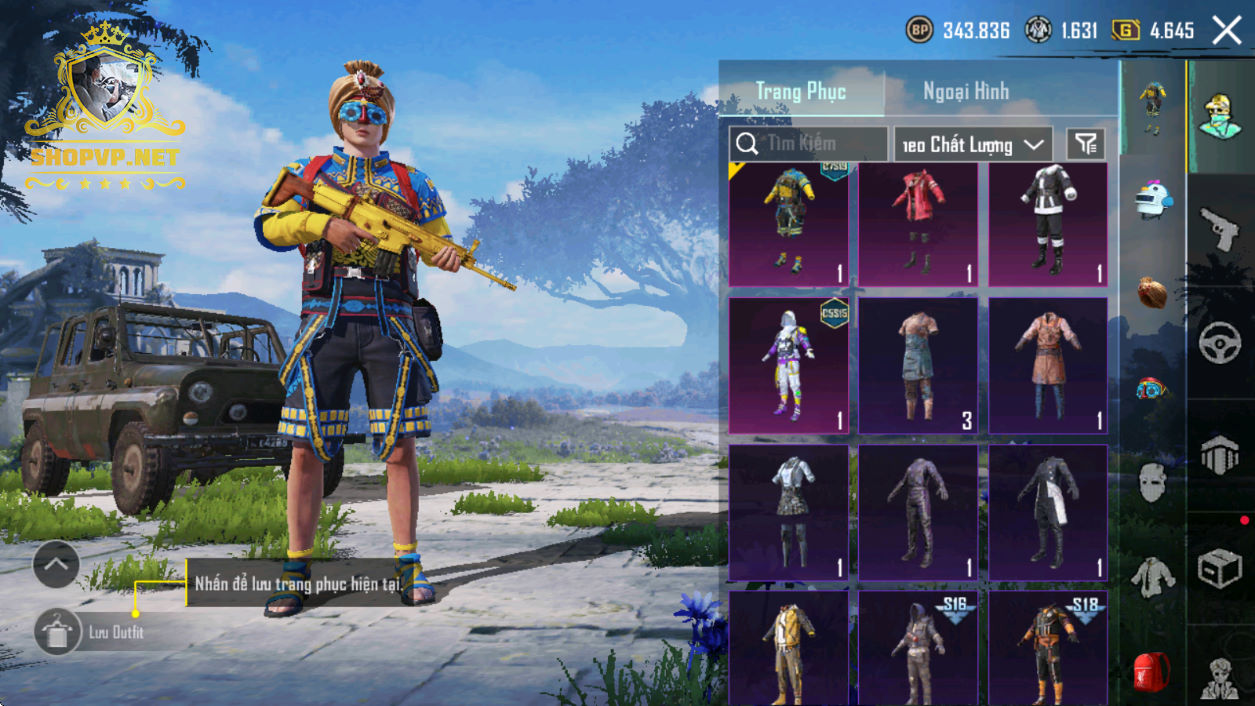Close the inventory with the X button

(1226, 30)
